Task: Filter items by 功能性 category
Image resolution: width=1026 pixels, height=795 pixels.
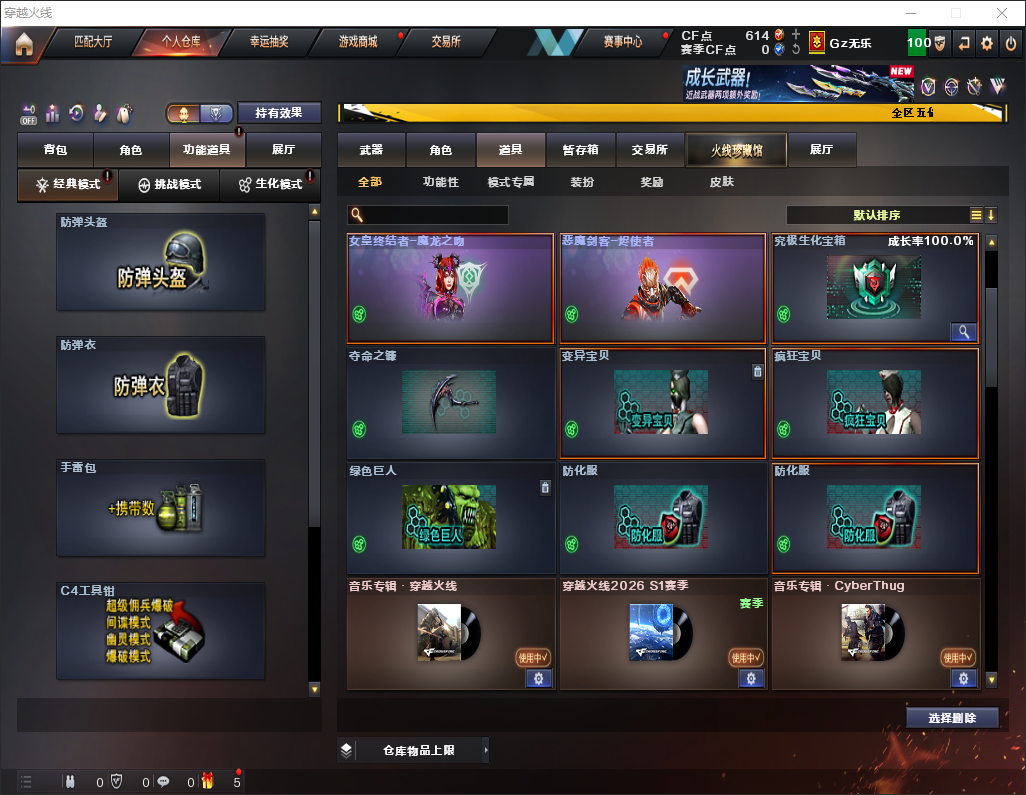Action: click(440, 182)
